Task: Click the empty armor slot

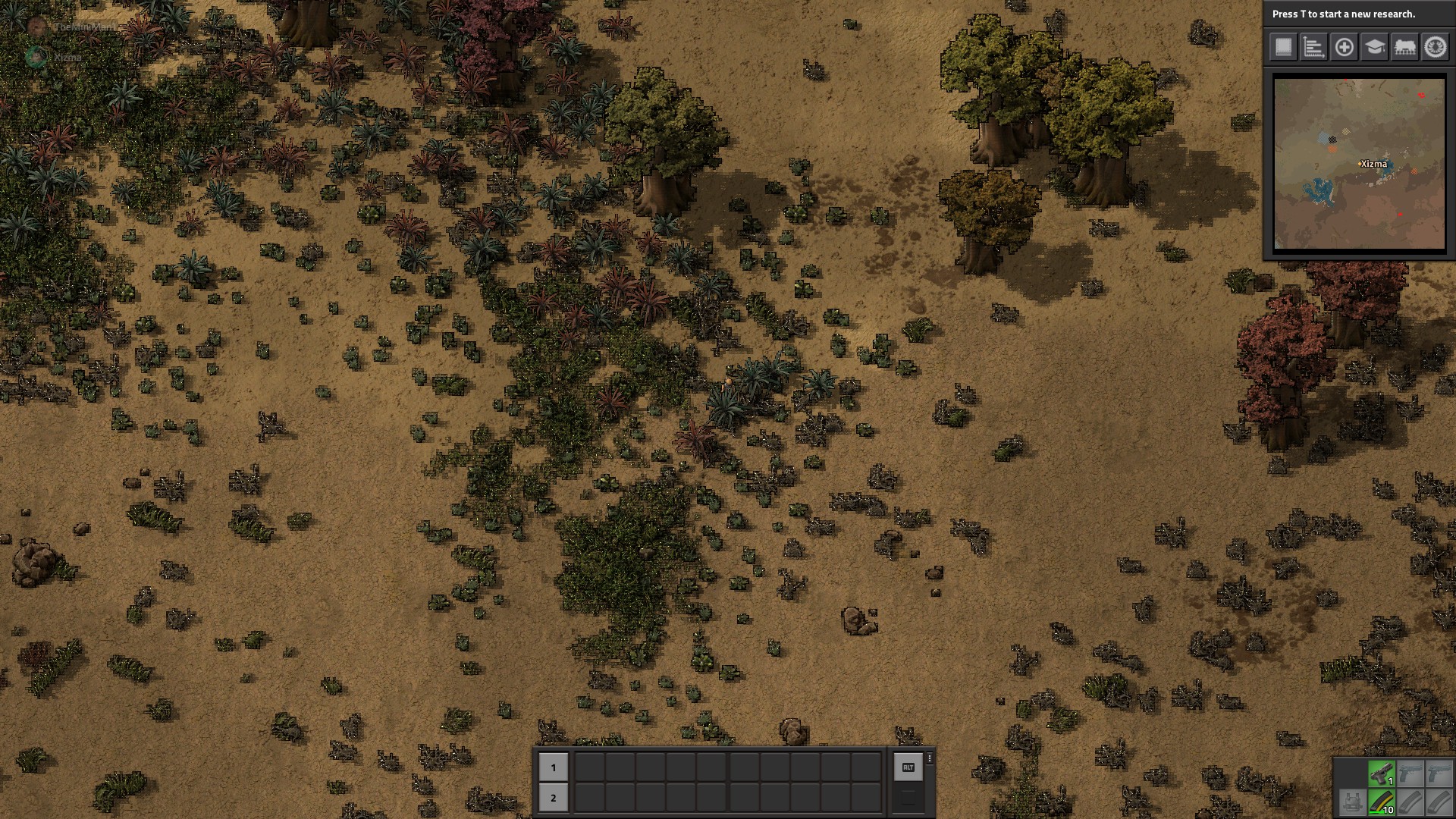Action: pyautogui.click(x=1351, y=802)
